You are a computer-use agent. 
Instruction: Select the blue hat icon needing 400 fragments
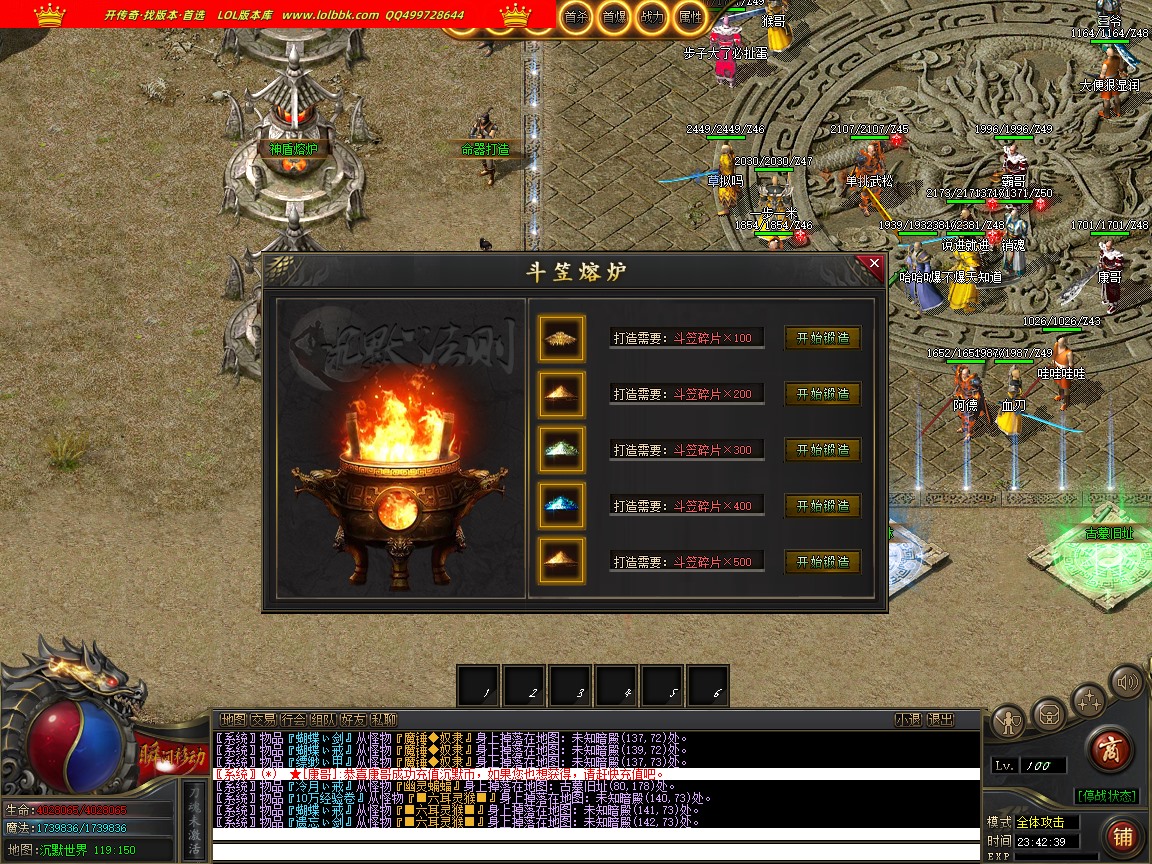(561, 505)
